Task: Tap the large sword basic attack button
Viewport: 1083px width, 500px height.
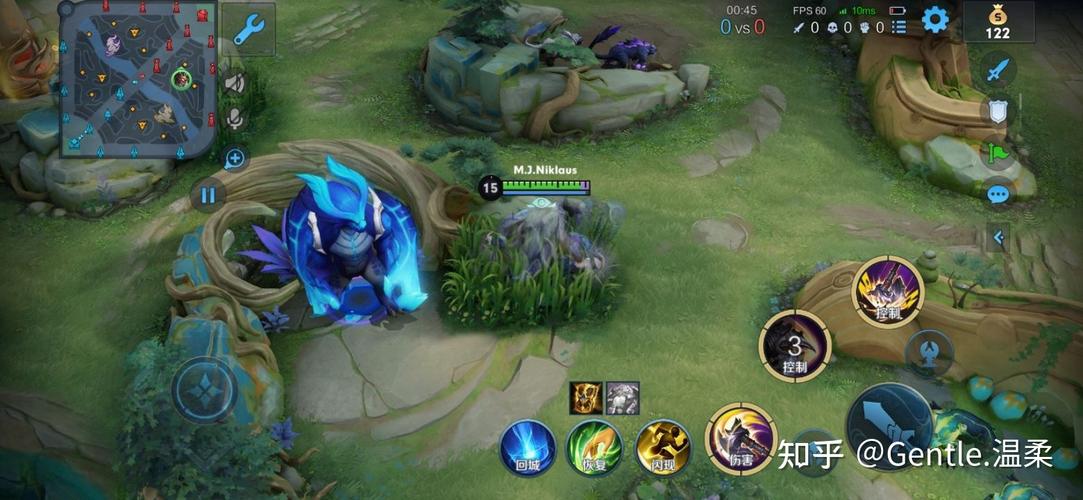Action: pyautogui.click(x=889, y=425)
